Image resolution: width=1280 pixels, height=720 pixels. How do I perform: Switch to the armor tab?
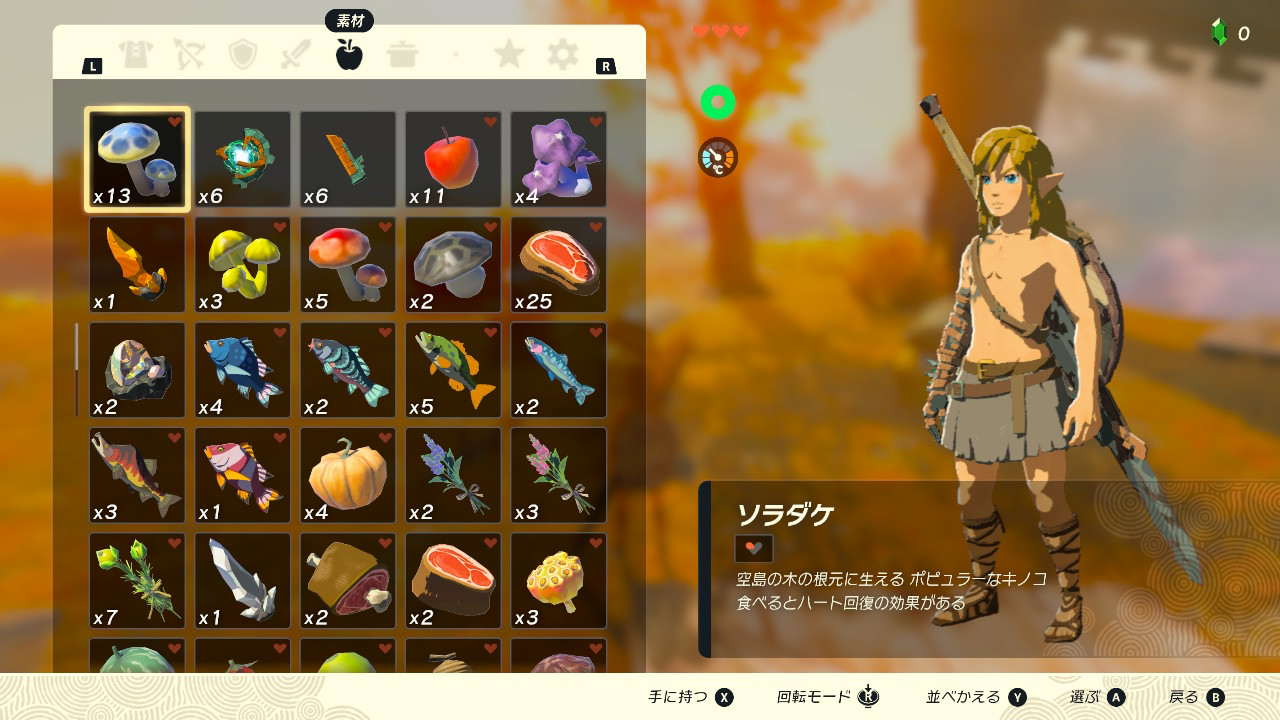pyautogui.click(x=135, y=54)
